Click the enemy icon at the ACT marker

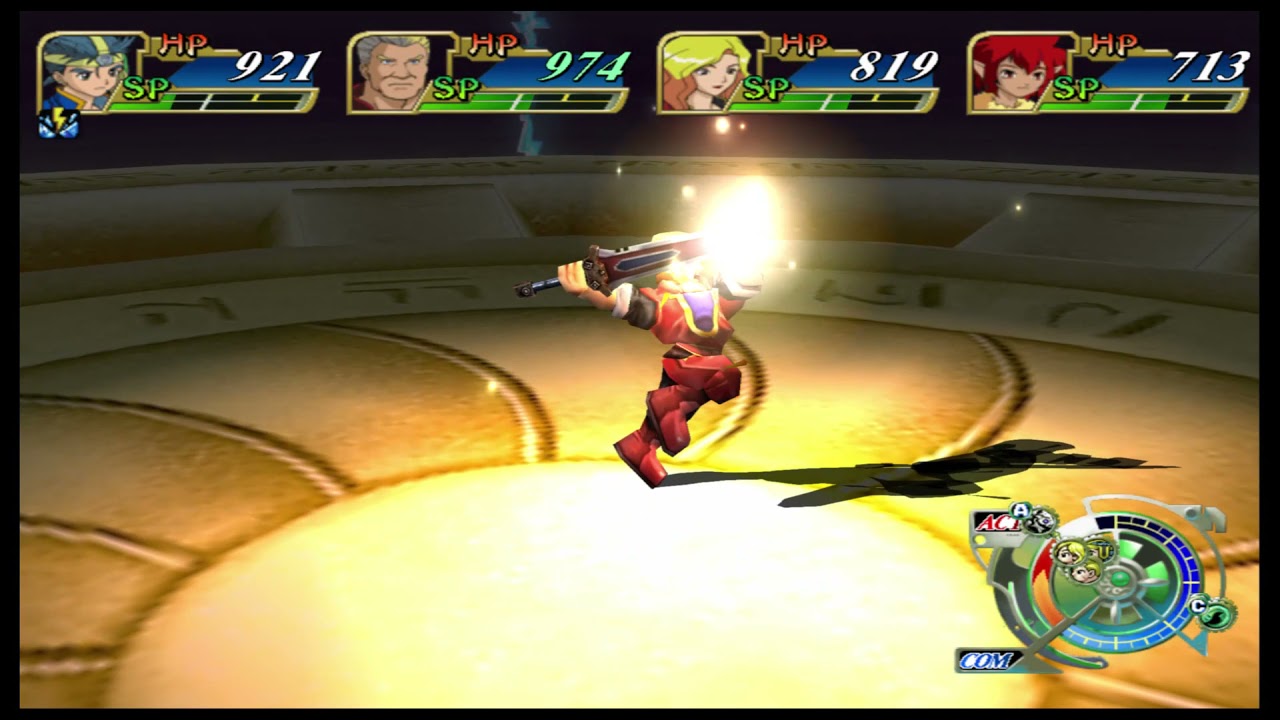coord(1038,522)
